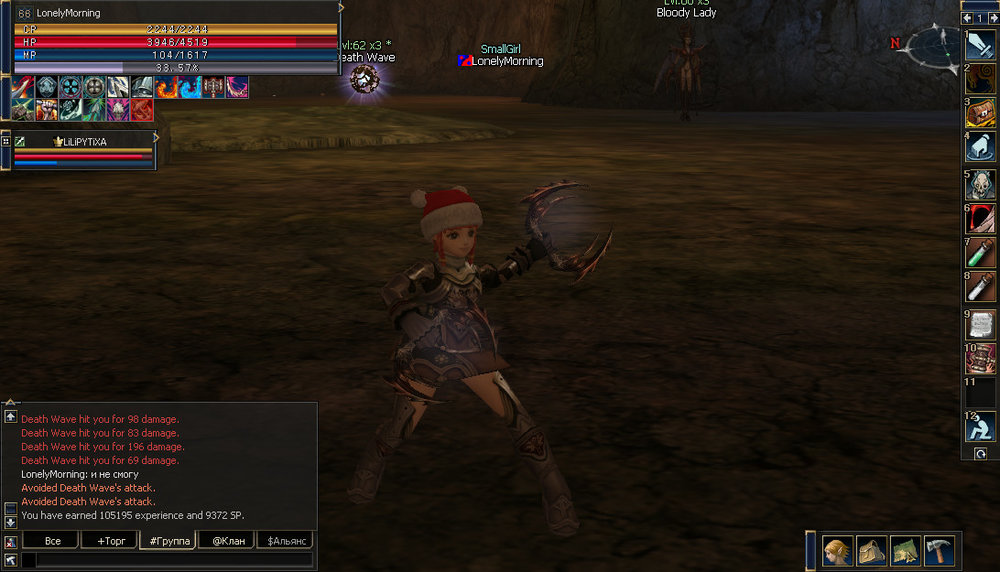Use the skull skill in slot 5
This screenshot has width=1000, height=572.
[981, 184]
